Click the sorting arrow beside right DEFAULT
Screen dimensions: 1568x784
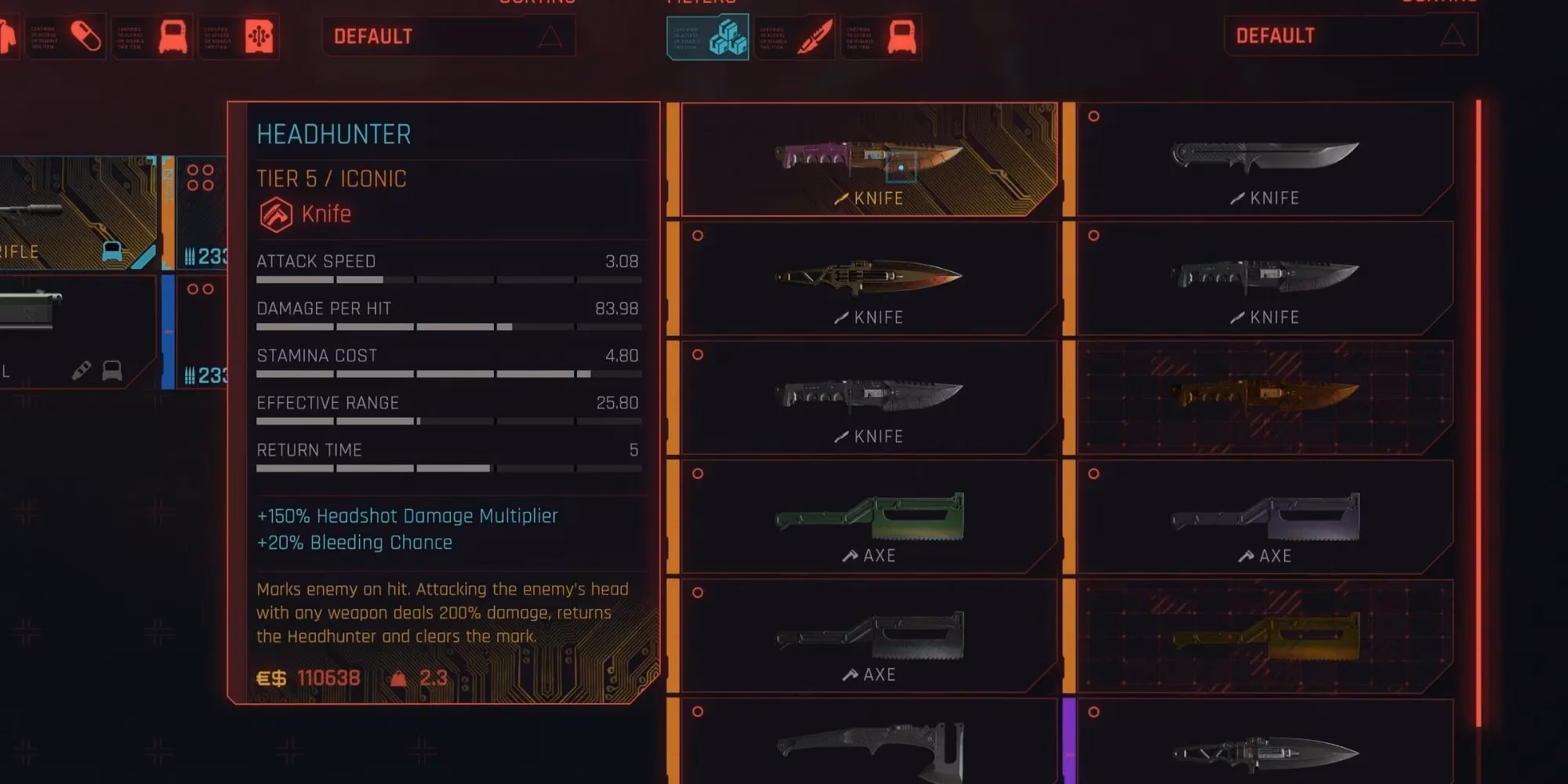coord(1454,36)
